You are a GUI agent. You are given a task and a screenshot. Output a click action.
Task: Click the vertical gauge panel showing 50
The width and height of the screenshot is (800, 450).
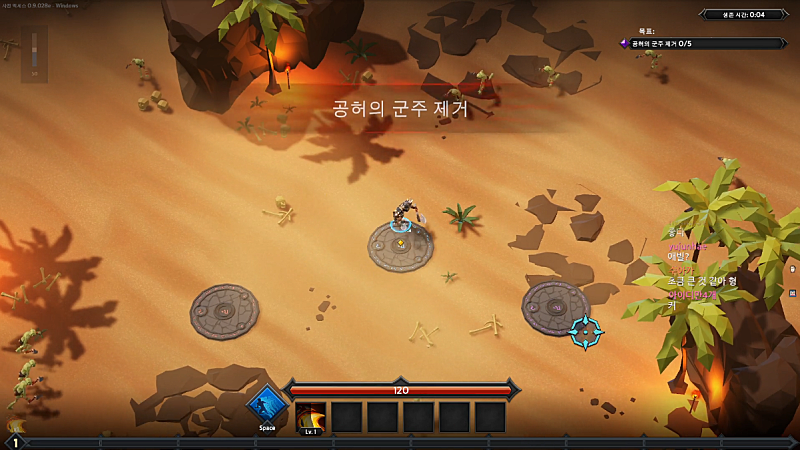coord(34,54)
